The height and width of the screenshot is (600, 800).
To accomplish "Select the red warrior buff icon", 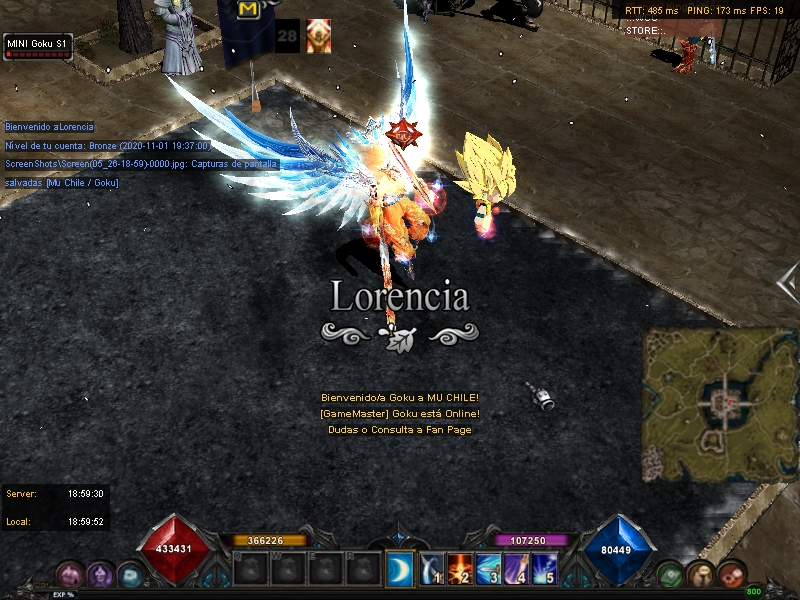I will [x=318, y=35].
